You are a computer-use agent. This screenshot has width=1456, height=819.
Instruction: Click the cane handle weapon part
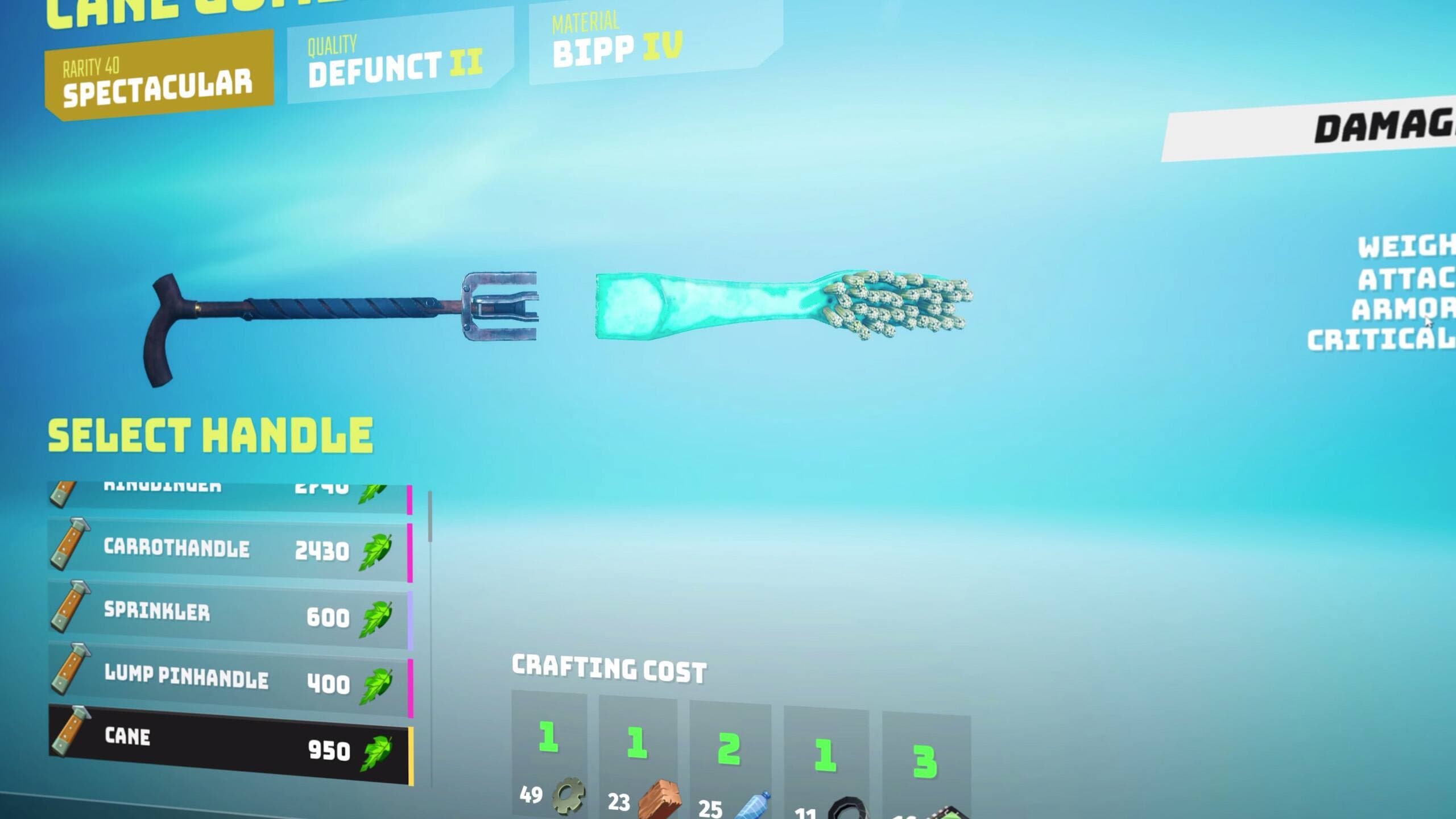pos(336,318)
